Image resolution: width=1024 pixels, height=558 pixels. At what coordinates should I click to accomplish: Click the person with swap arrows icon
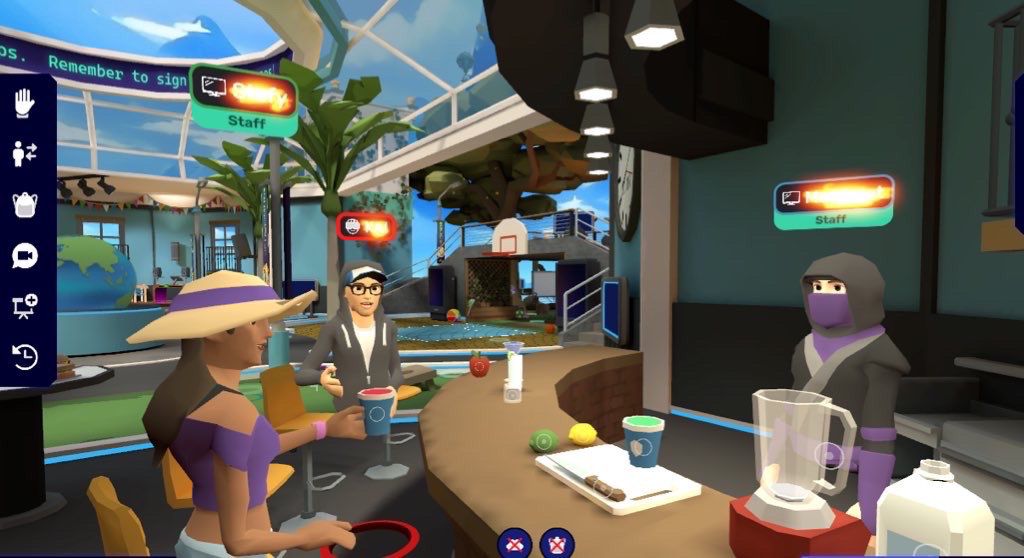click(x=24, y=154)
